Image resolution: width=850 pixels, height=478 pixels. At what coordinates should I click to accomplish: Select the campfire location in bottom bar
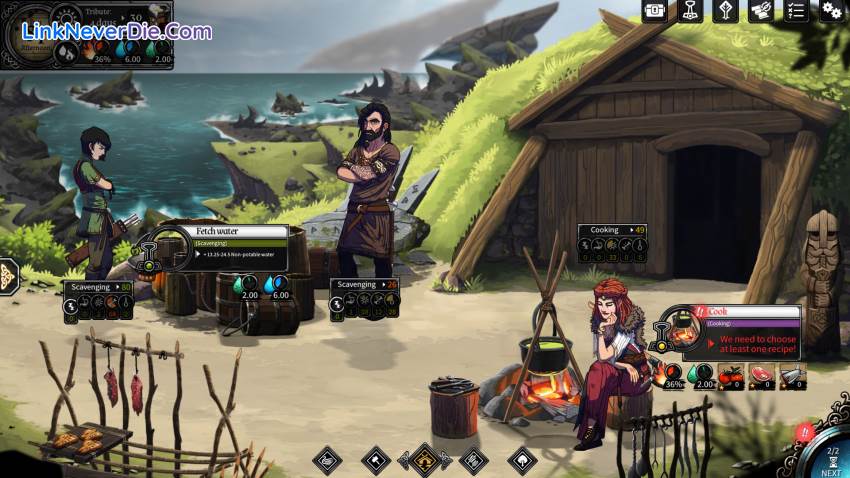click(x=424, y=460)
